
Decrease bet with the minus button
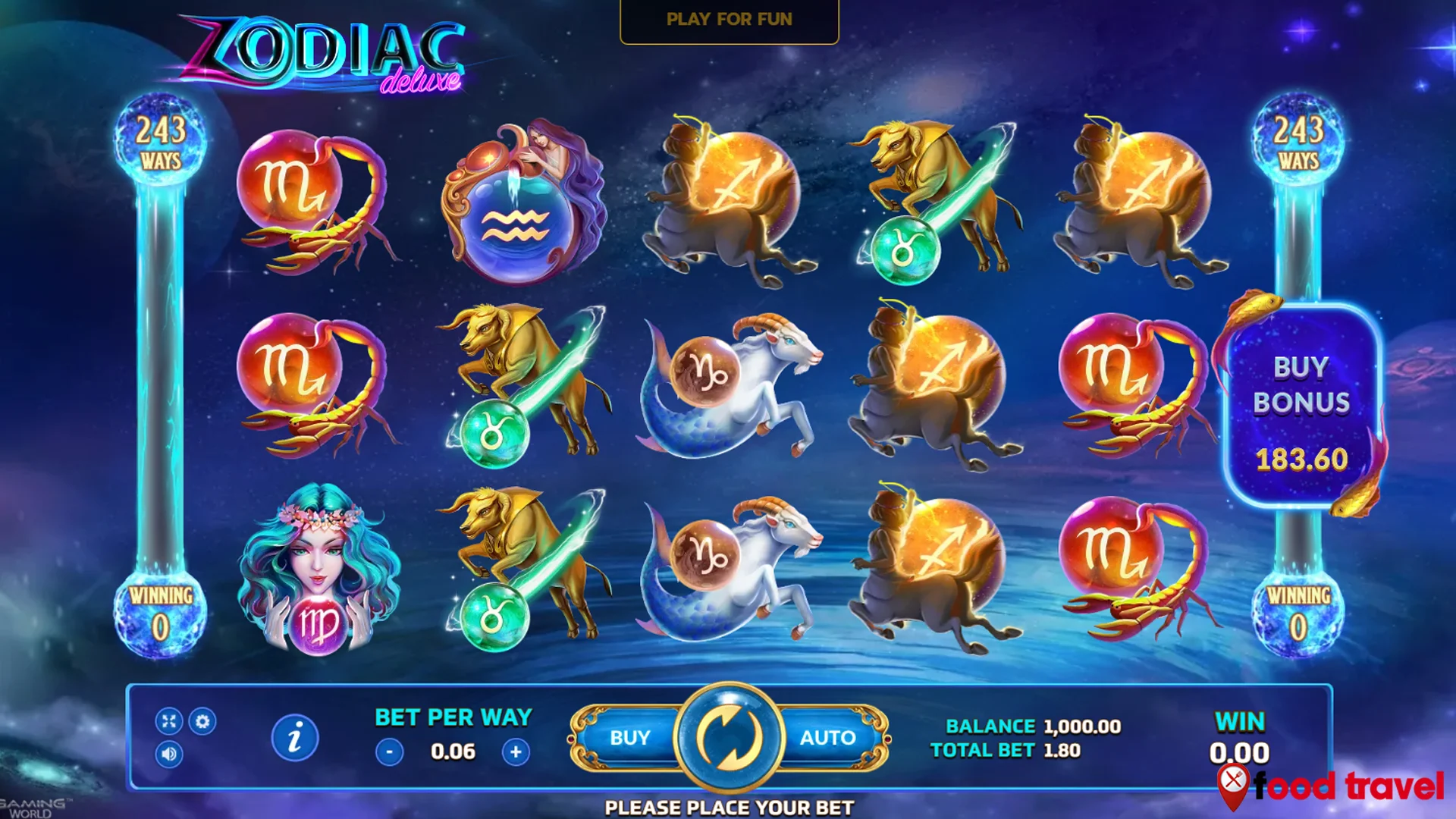388,752
